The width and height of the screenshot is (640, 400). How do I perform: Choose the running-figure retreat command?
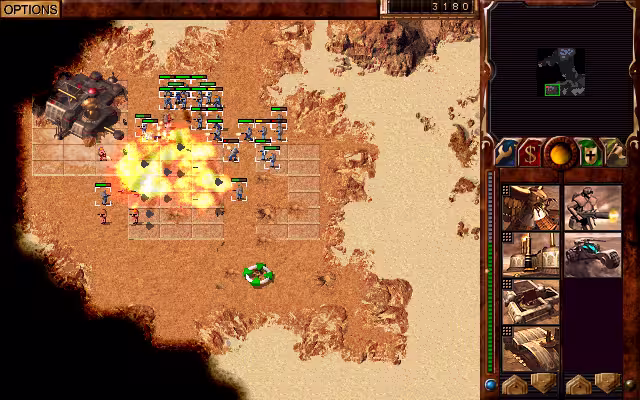click(614, 153)
